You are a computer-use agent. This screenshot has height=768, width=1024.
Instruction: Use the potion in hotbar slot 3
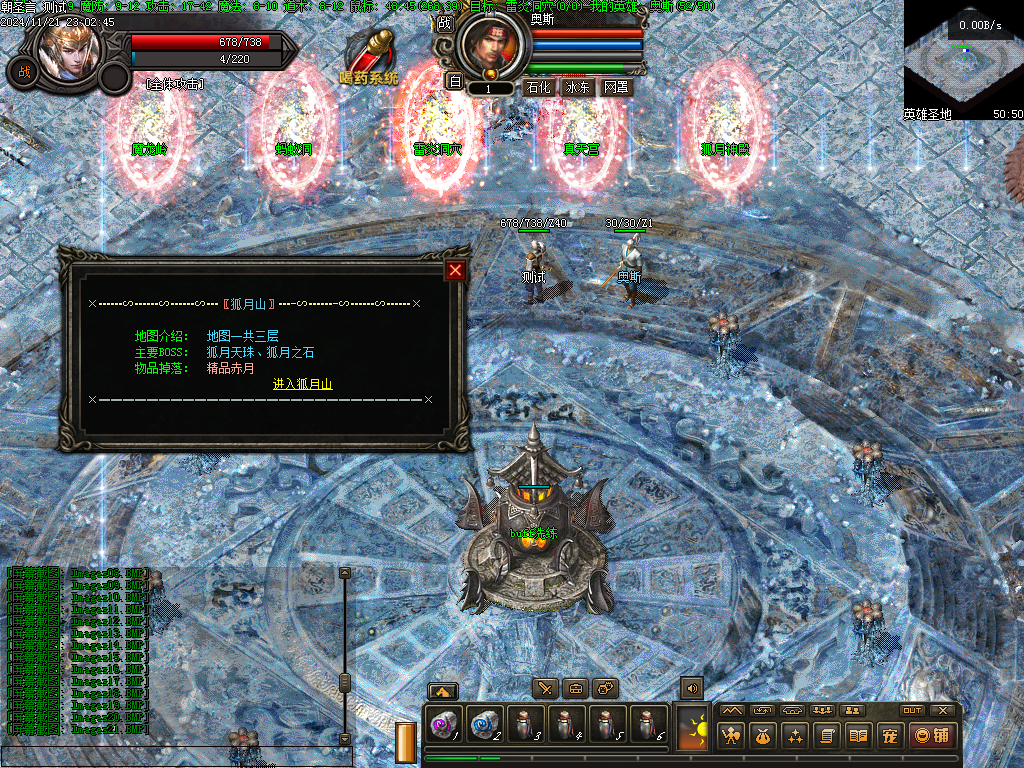[x=525, y=724]
